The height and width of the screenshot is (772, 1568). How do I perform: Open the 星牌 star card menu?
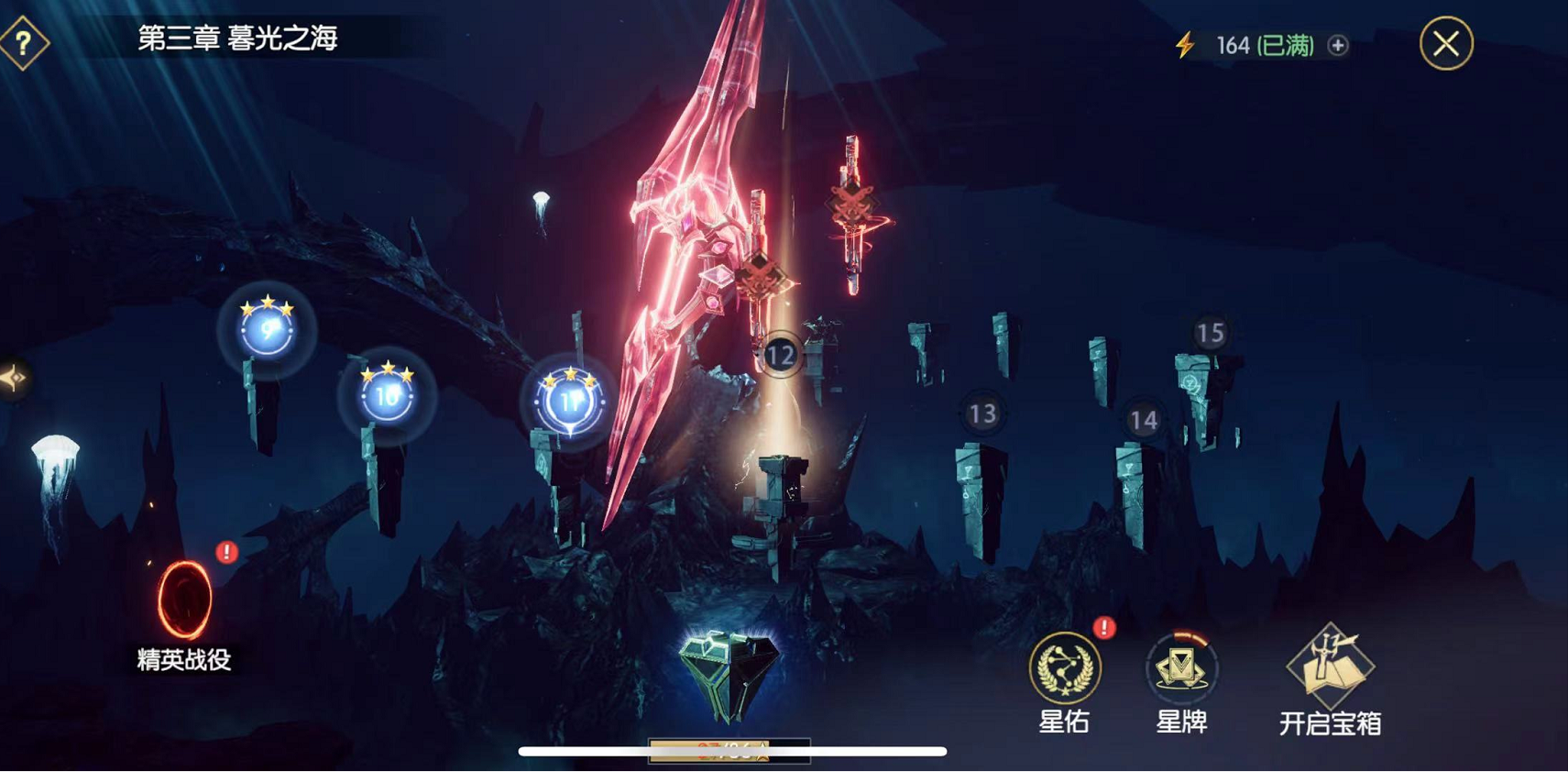[x=1181, y=669]
